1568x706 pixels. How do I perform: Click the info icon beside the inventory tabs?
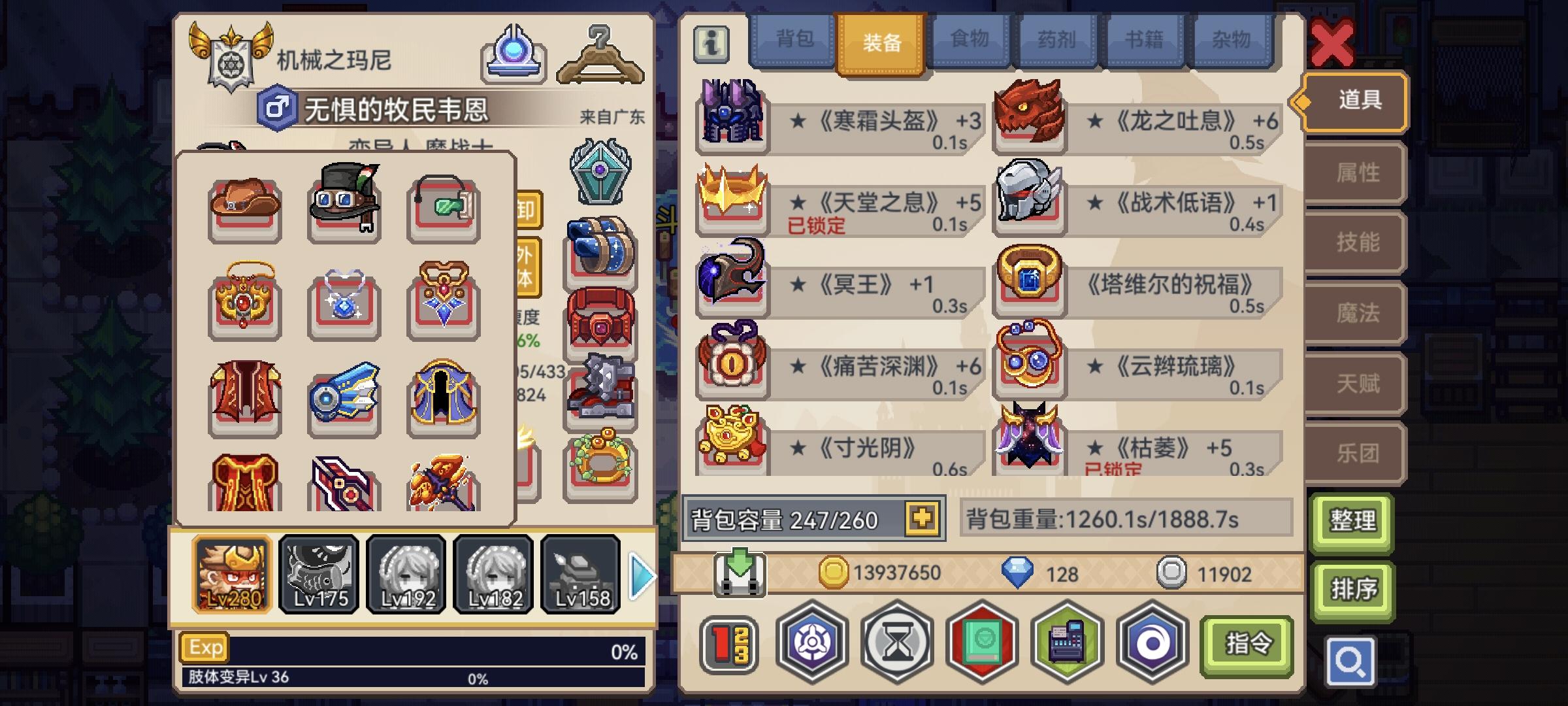[711, 44]
